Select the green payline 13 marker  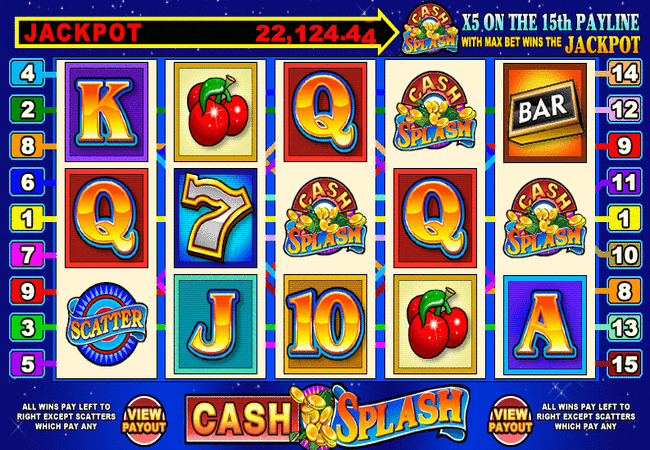pyautogui.click(x=622, y=325)
